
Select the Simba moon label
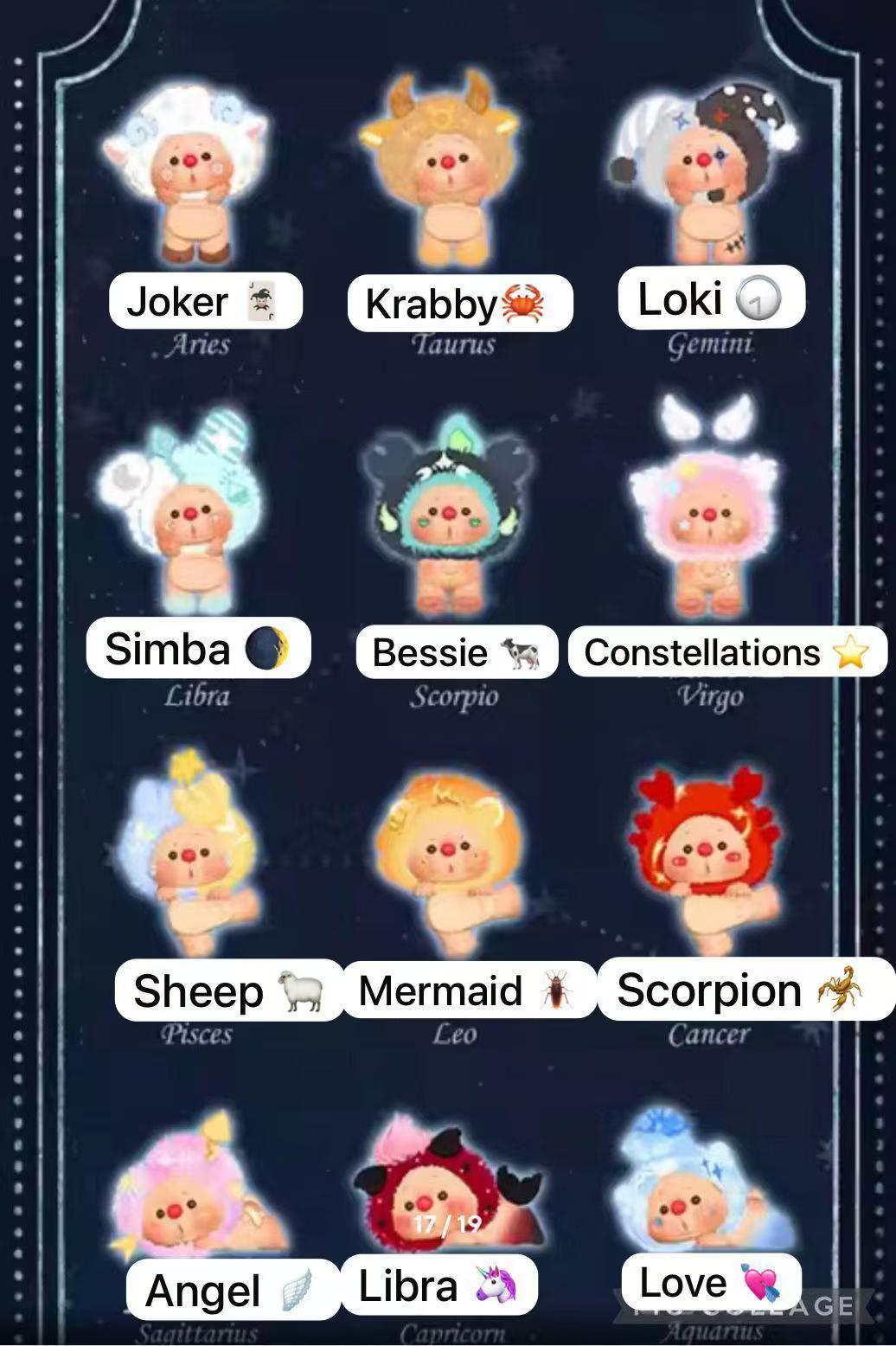(x=198, y=648)
